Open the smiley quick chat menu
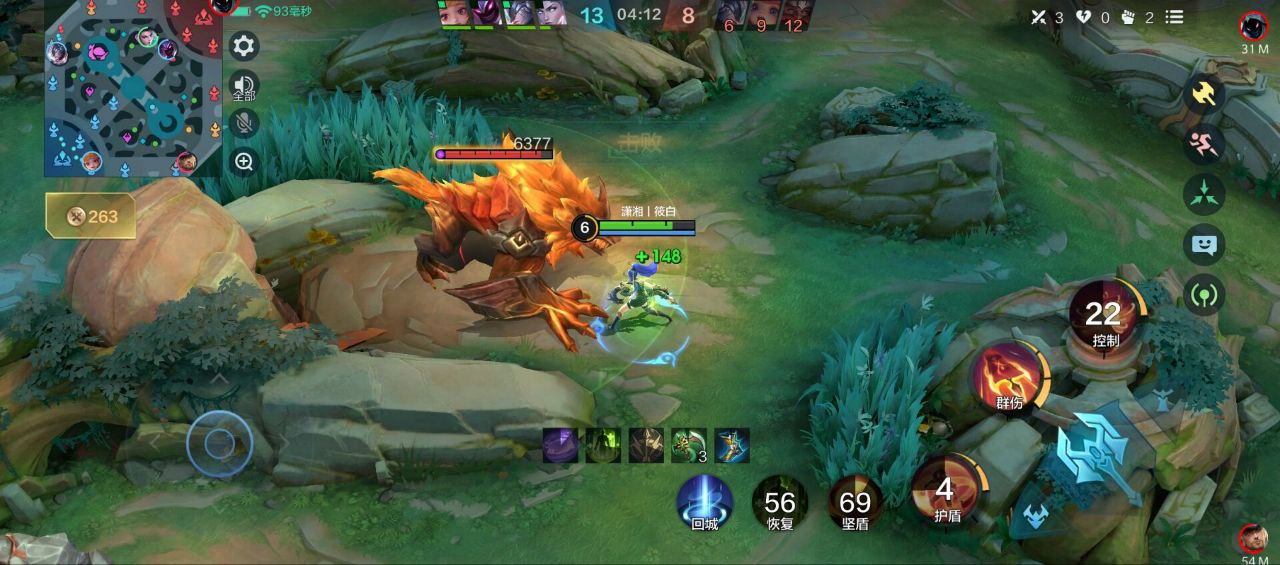1280x565 pixels. tap(1204, 244)
